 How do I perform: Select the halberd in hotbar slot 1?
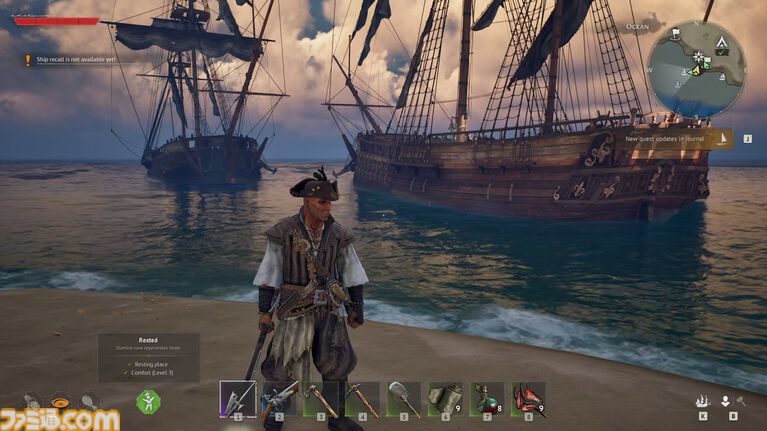click(238, 399)
